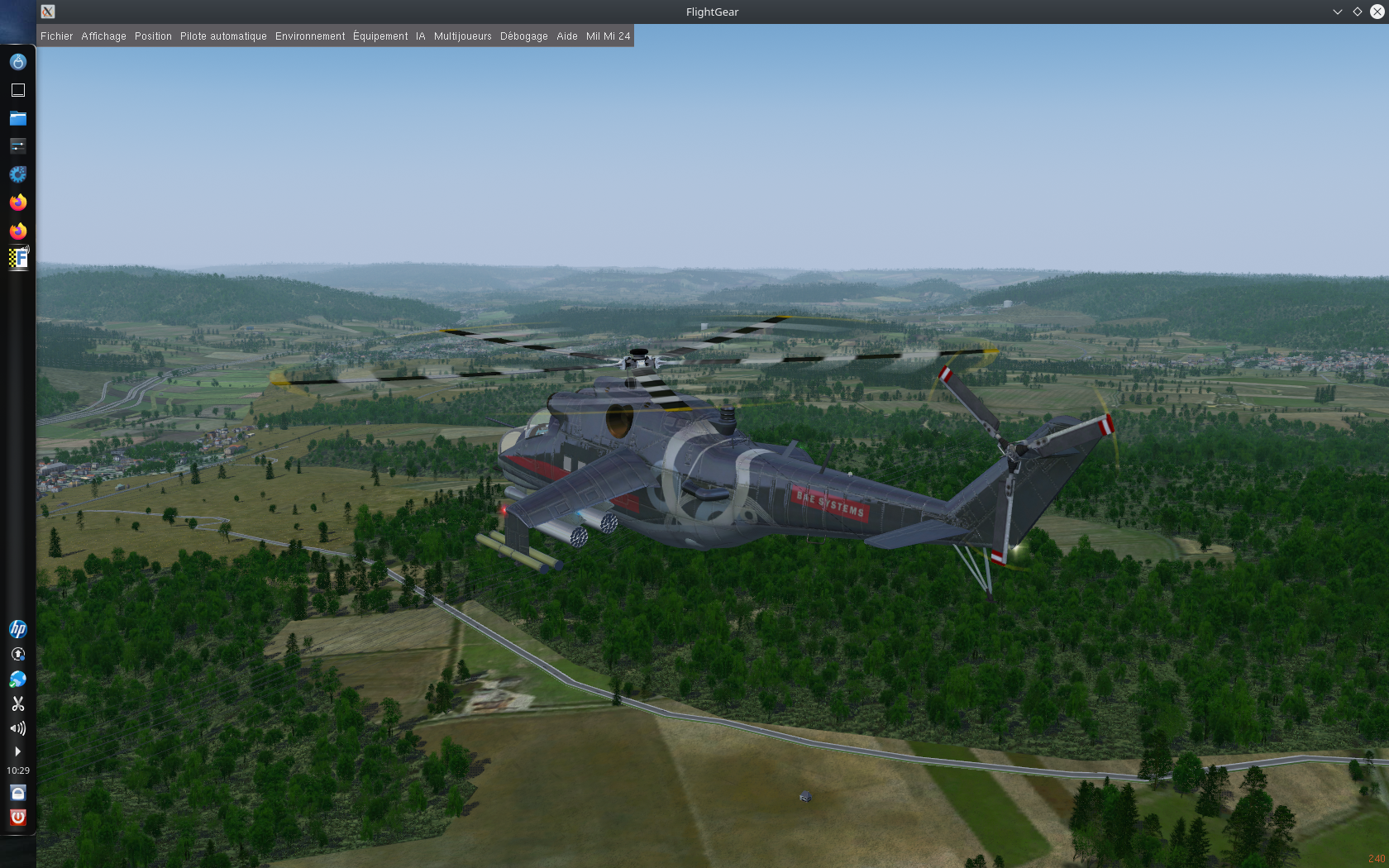
Task: Choose the Débogage menu
Action: pos(523,36)
